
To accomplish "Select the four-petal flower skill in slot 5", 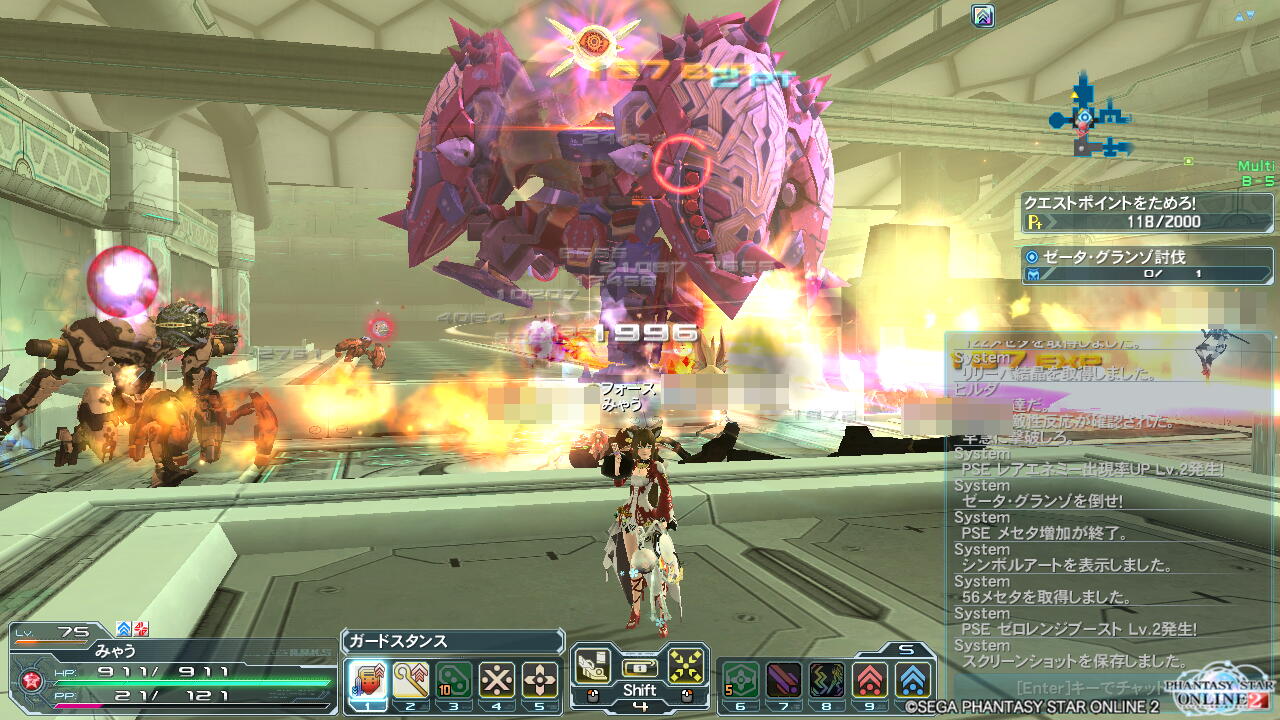I will [540, 680].
